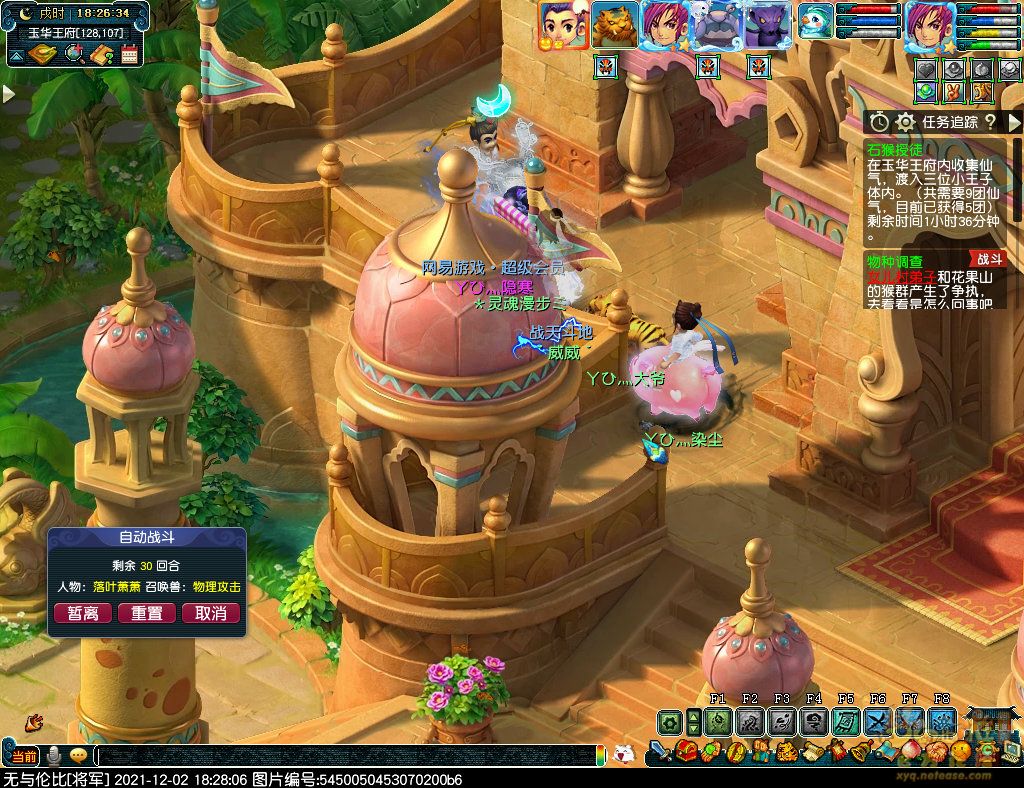
Task: Open the red treasure chest bag icon
Action: click(x=688, y=750)
